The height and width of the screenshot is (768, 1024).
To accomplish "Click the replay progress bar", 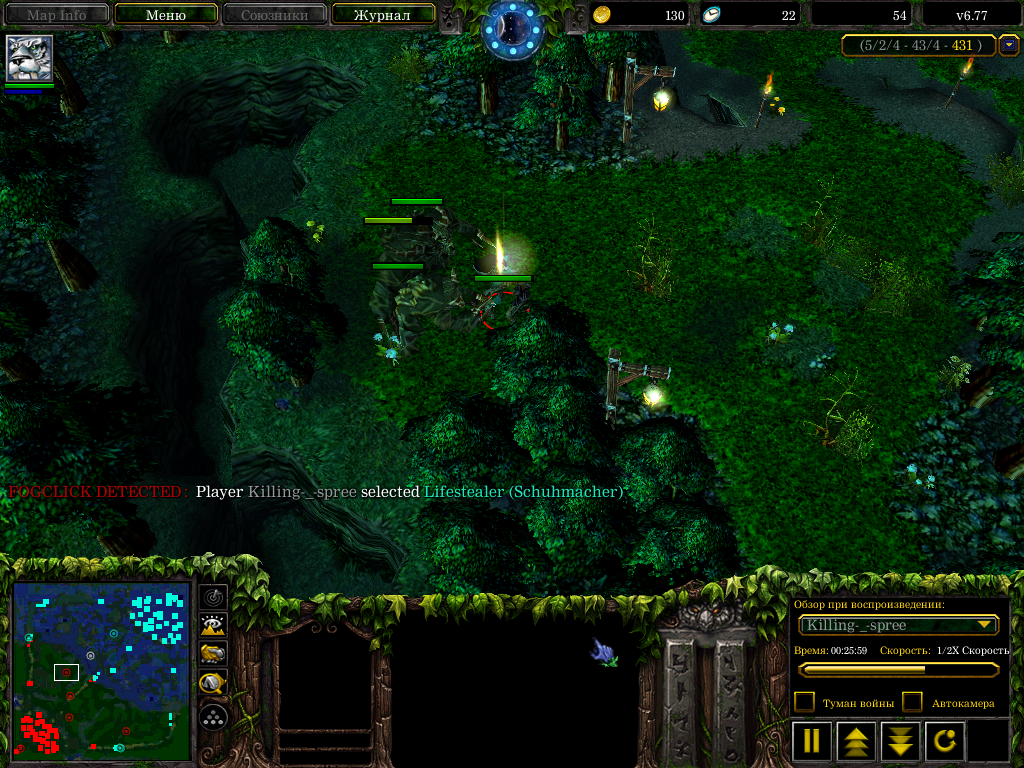I will click(899, 669).
